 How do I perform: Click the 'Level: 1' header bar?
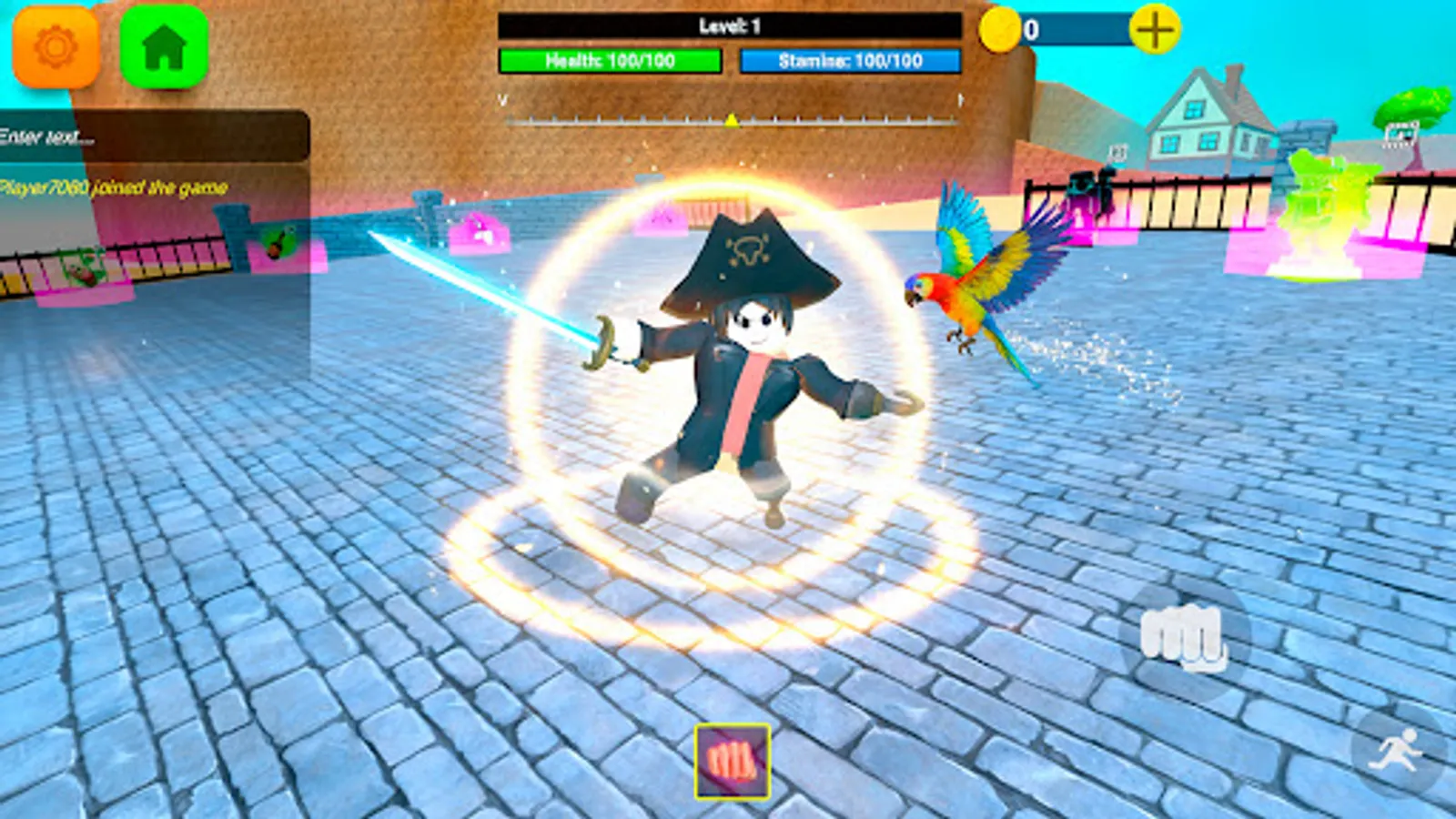(x=728, y=26)
